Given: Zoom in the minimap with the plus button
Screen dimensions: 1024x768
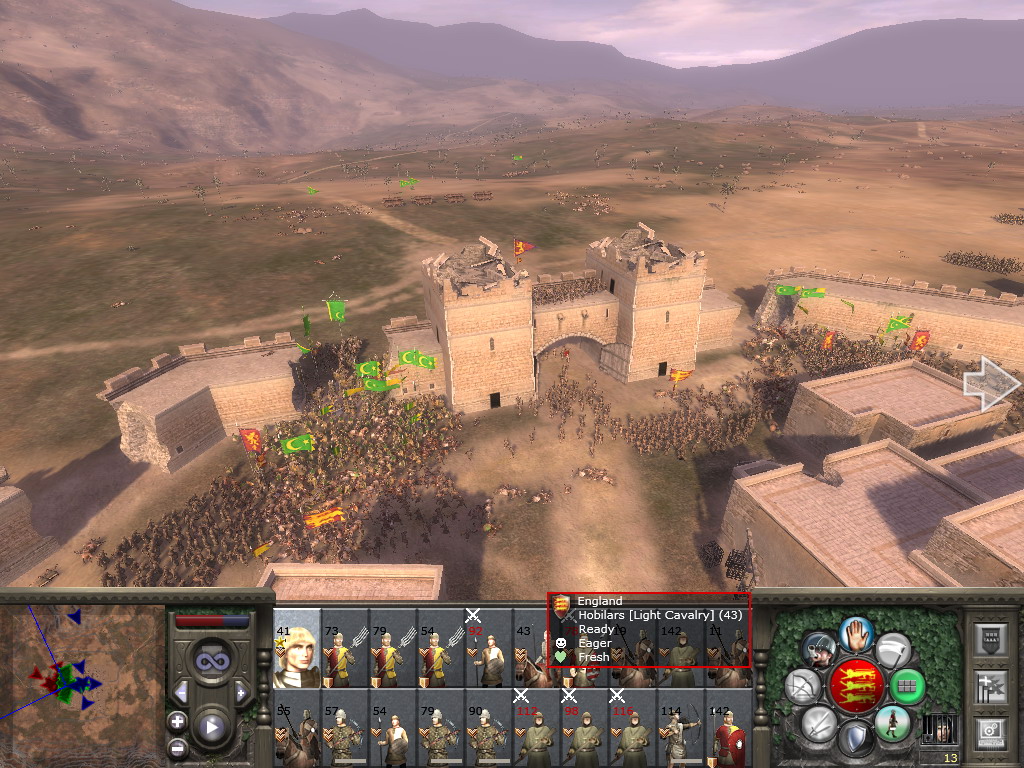Looking at the screenshot, I should pos(177,721).
